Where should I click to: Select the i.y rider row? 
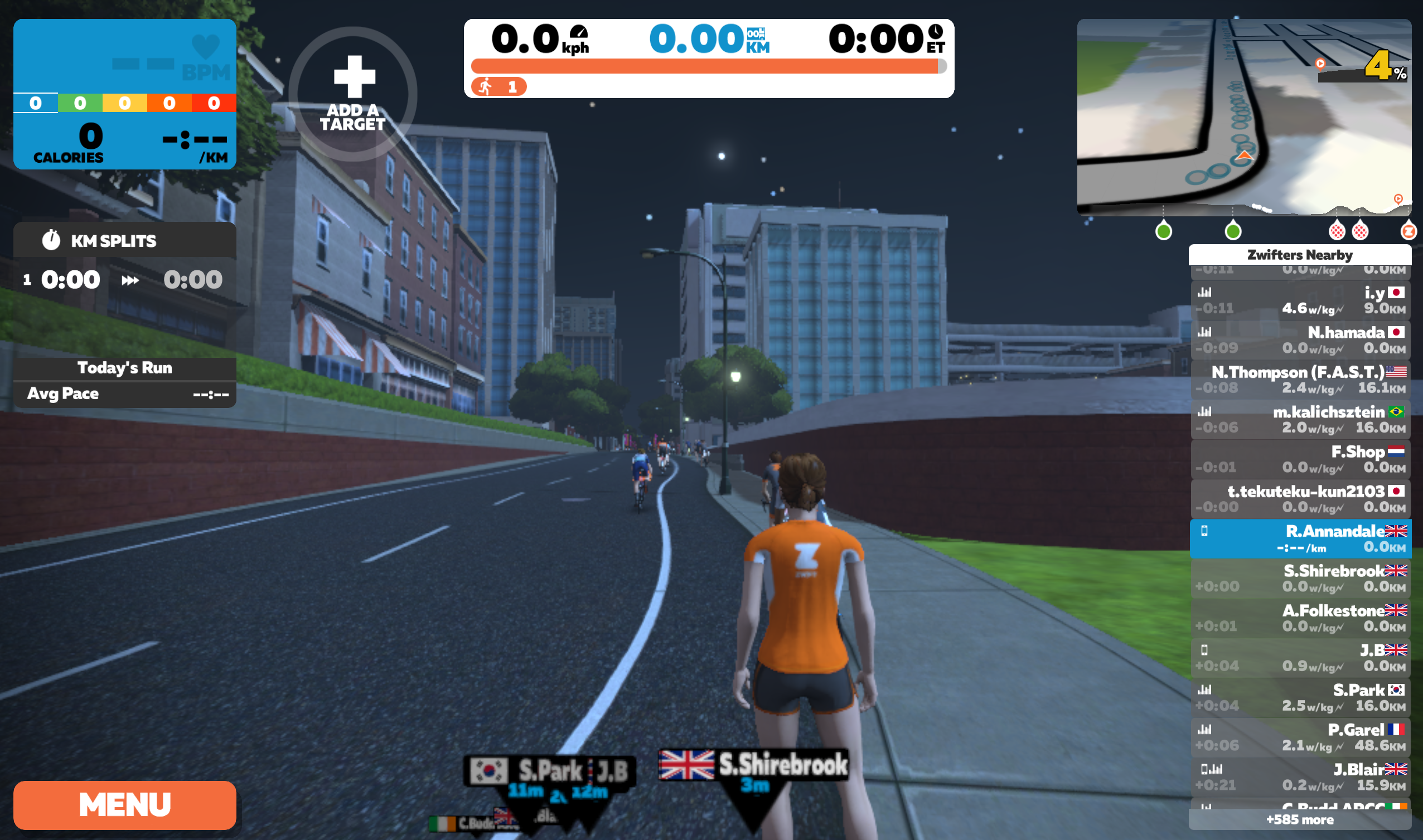(x=1300, y=300)
